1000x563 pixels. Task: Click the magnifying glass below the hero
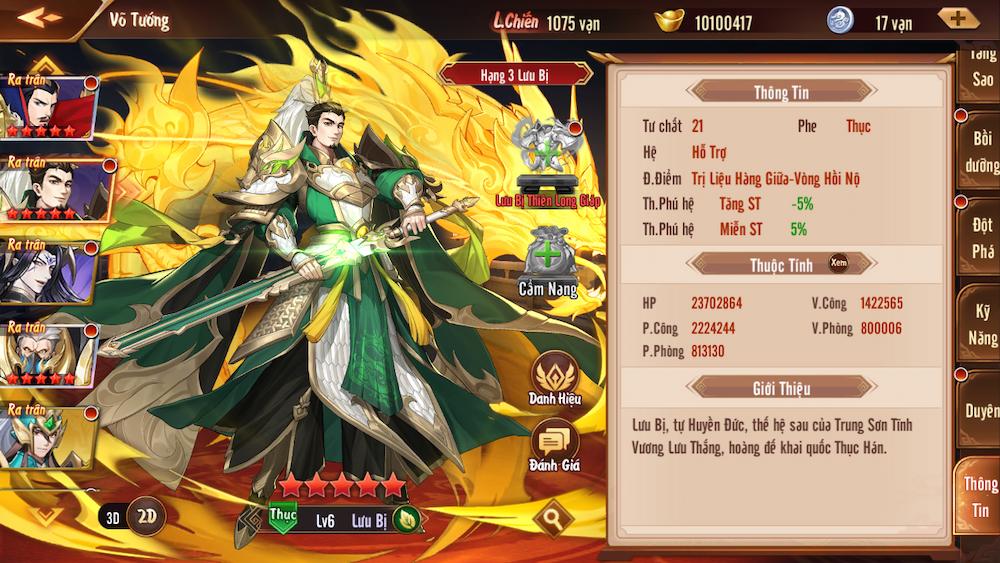pos(551,518)
